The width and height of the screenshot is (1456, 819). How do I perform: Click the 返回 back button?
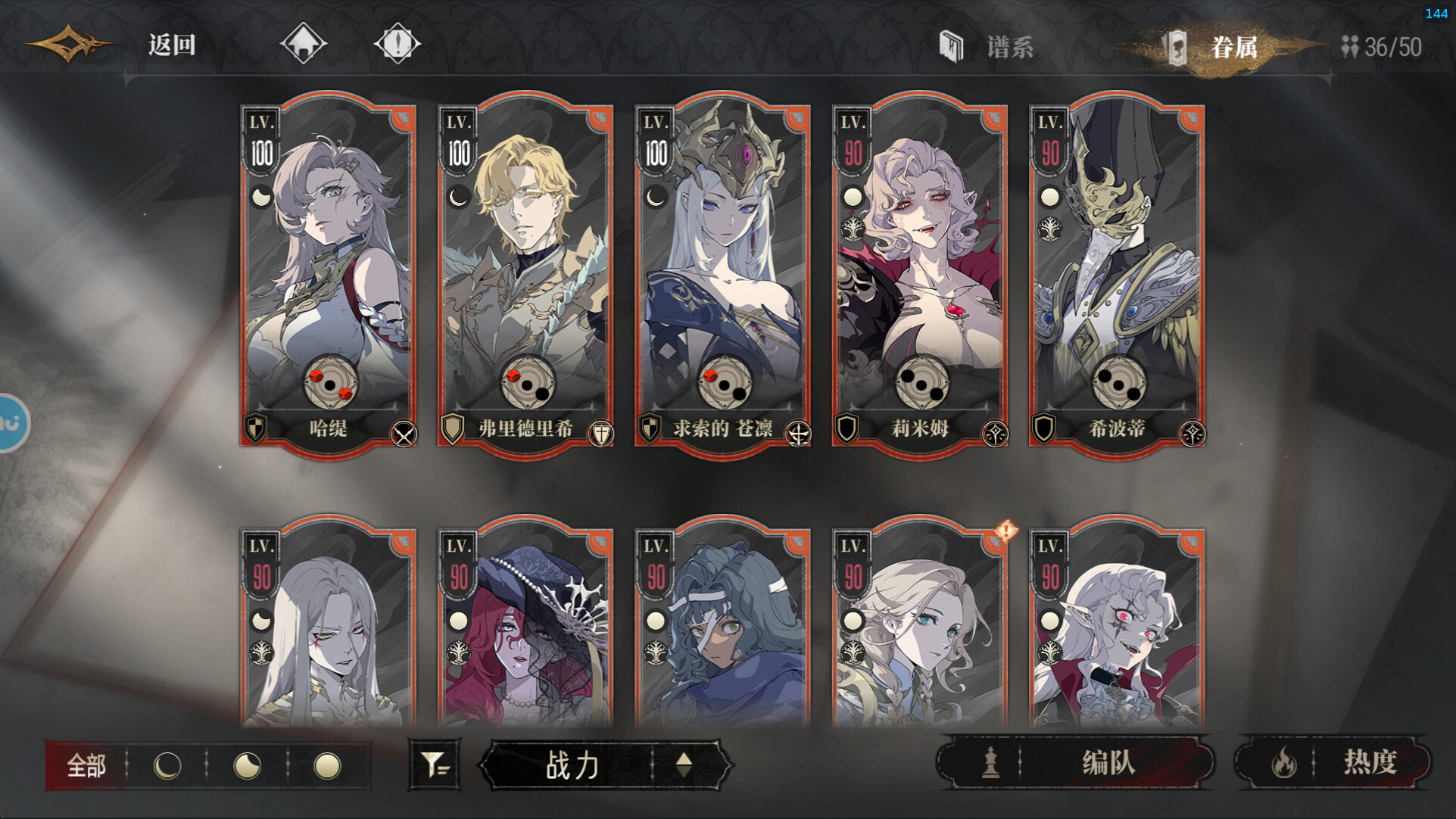click(x=171, y=45)
